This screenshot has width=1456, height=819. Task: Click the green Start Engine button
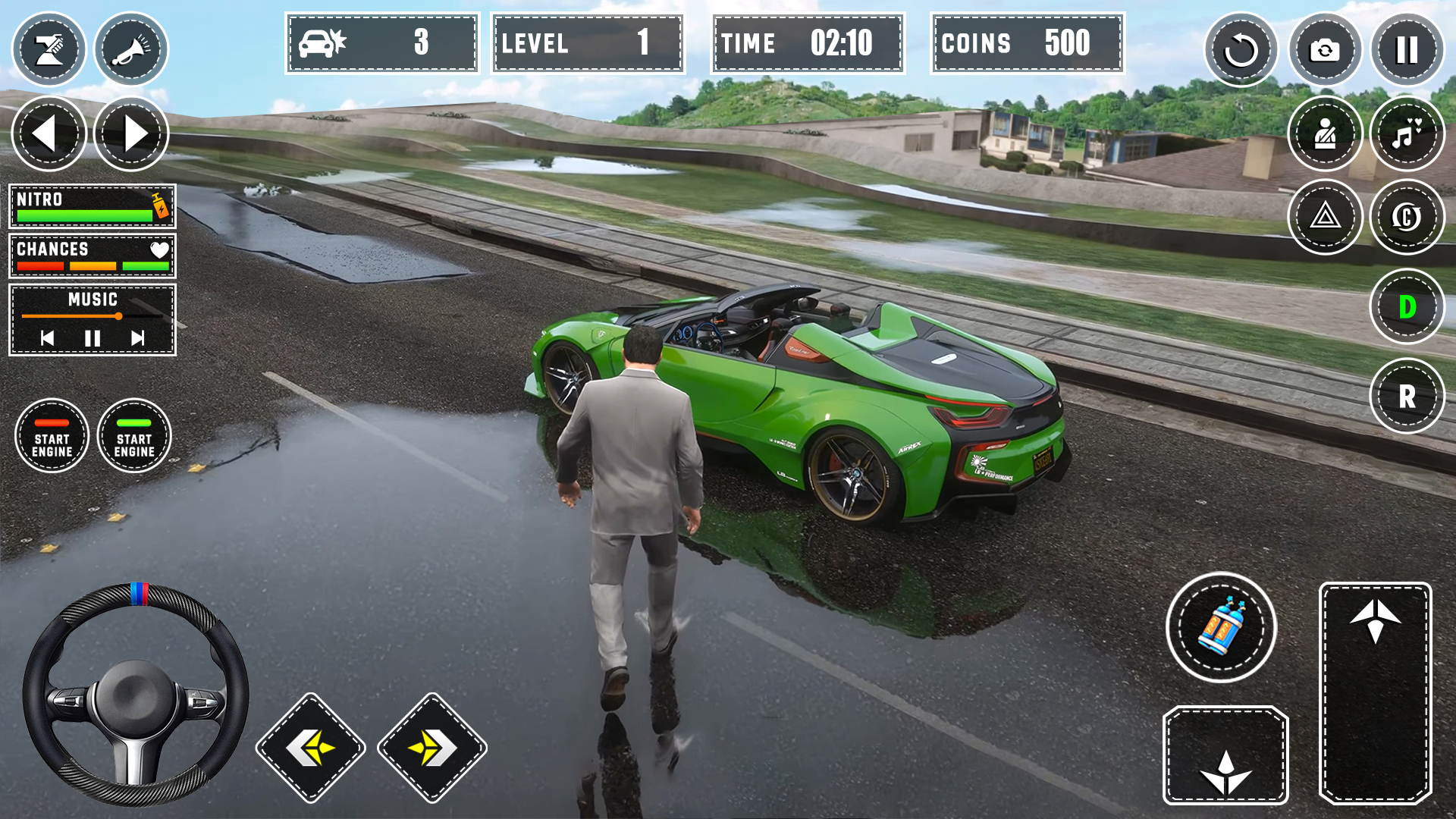pos(134,436)
